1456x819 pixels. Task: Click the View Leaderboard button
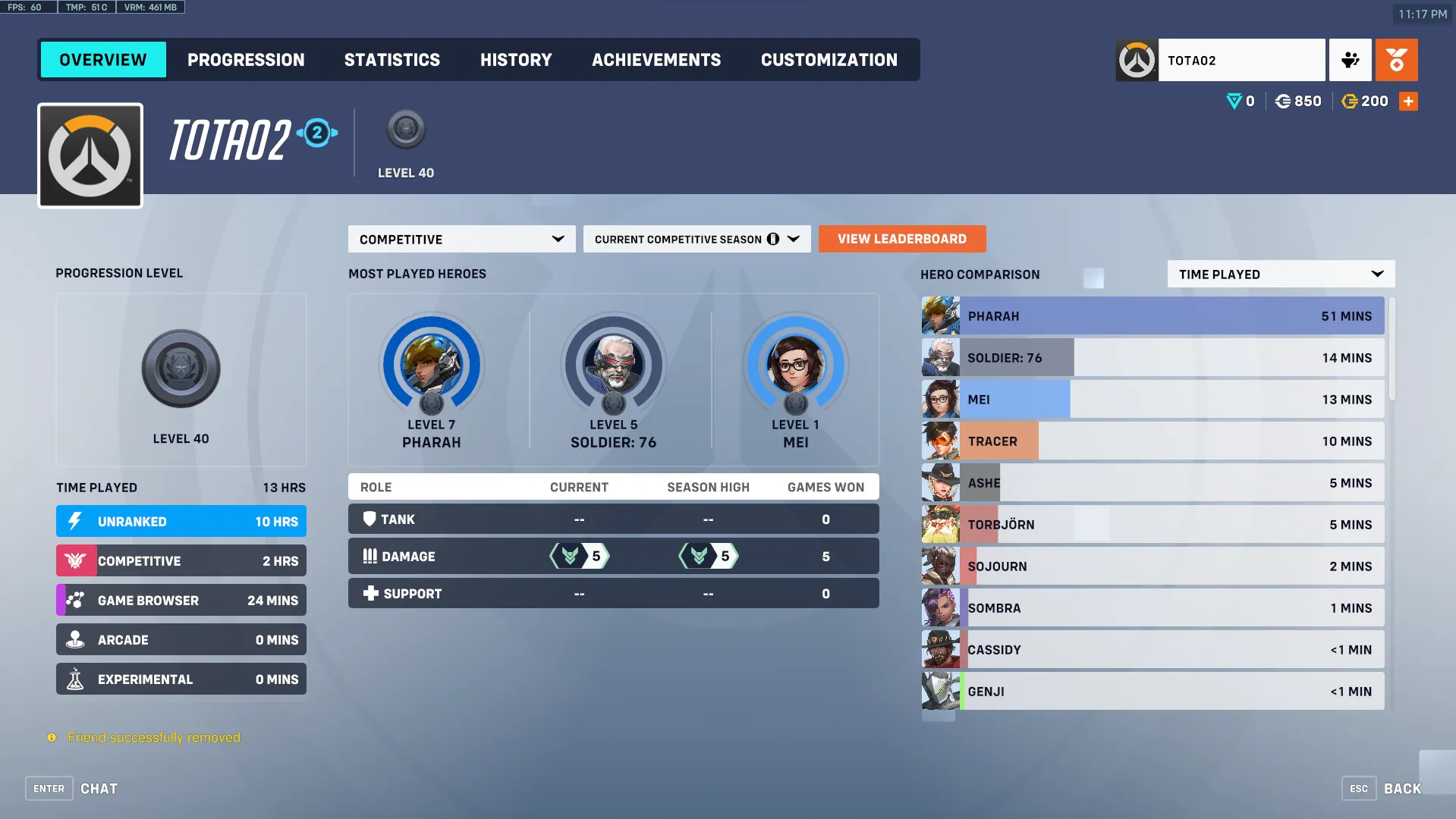click(901, 239)
